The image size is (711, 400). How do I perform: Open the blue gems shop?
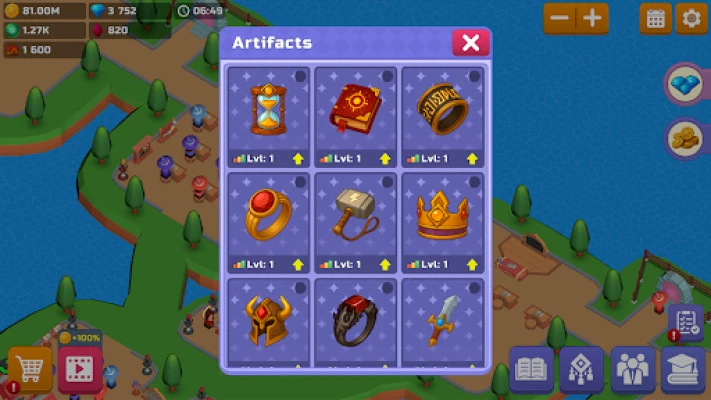[x=686, y=84]
